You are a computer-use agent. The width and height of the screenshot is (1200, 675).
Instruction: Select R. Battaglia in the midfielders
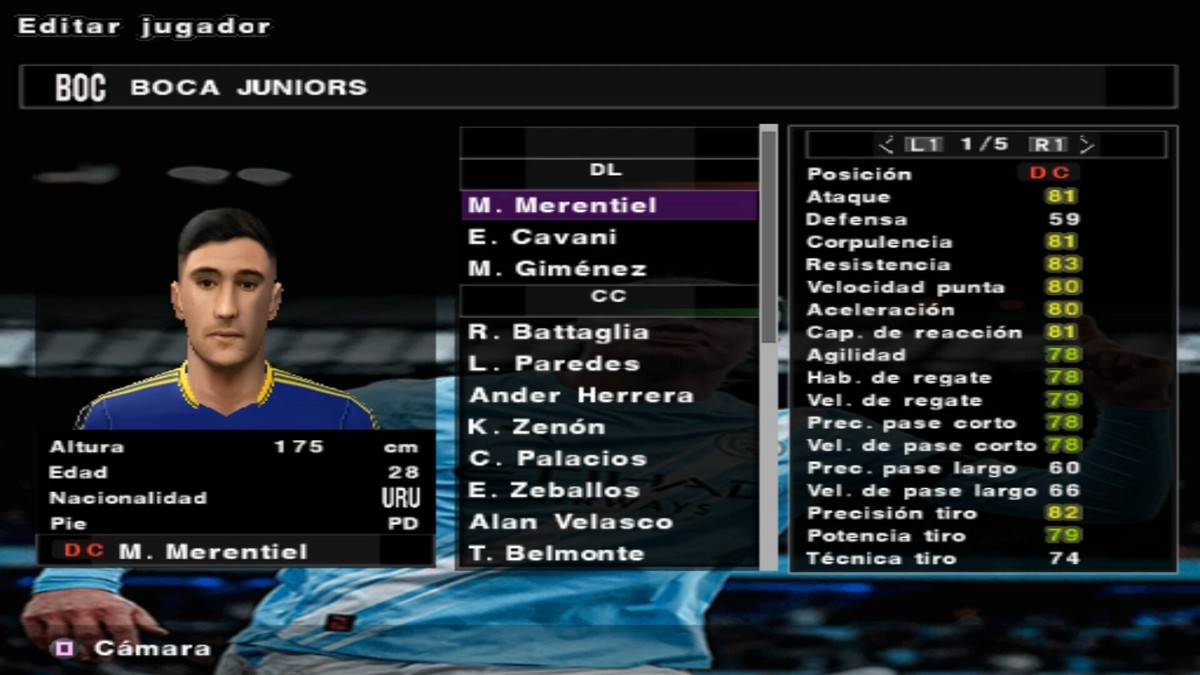(608, 332)
